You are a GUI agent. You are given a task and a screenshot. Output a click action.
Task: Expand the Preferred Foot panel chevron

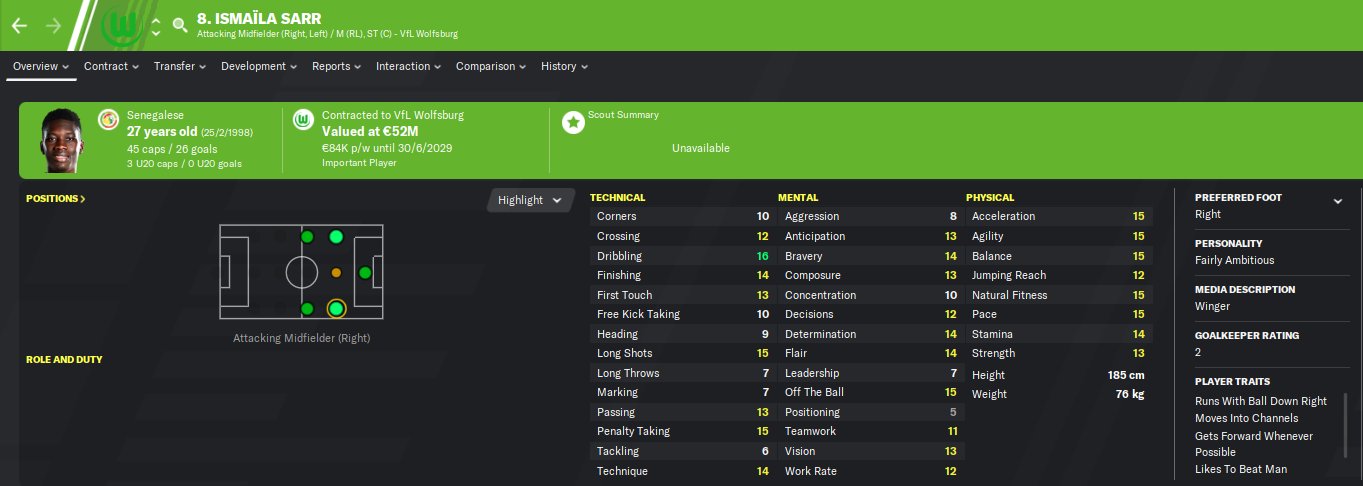point(1337,201)
